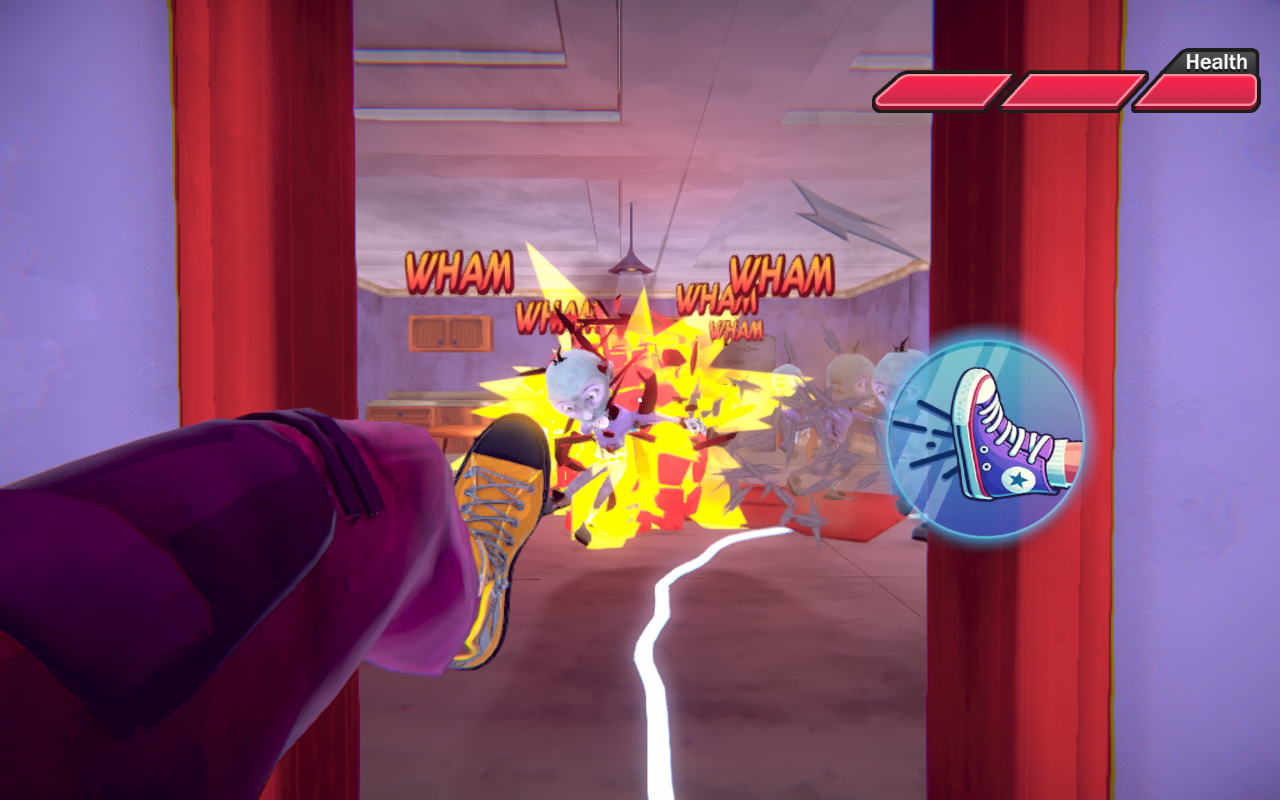Select the star logo on the sneaker
This screenshot has width=1280, height=800.
click(1021, 479)
